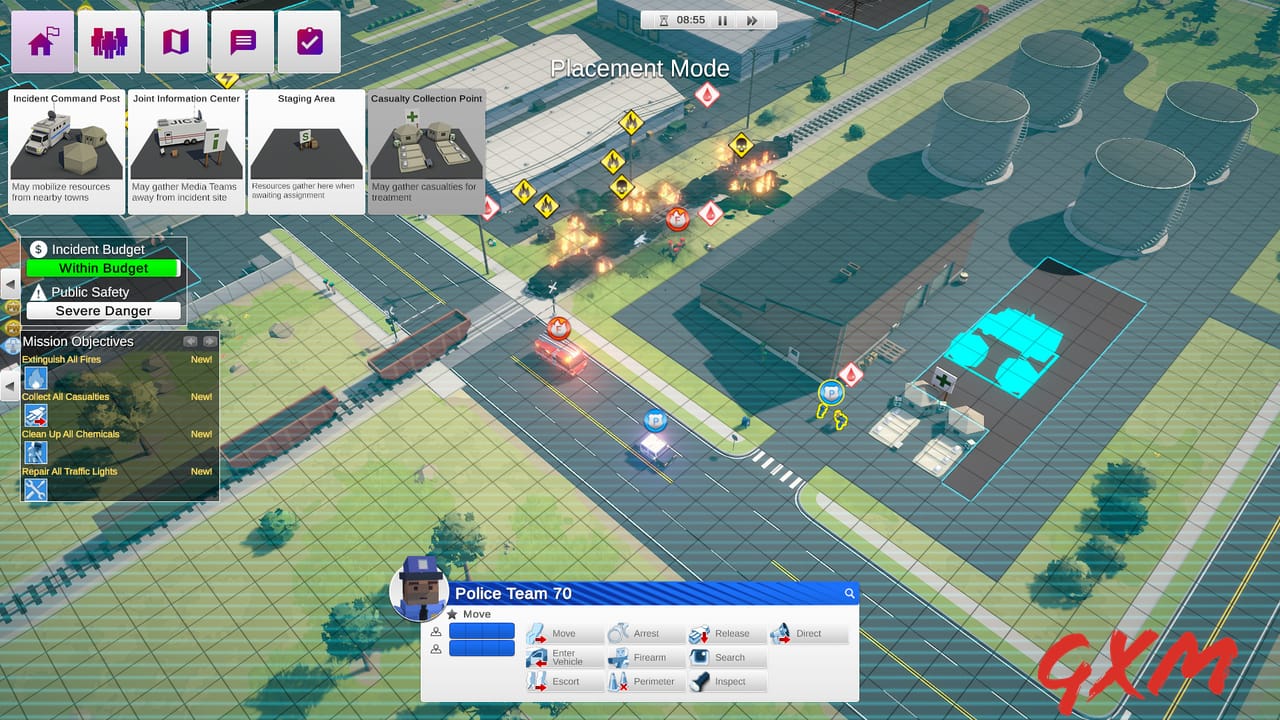Open the checklist panel from the top bar
The width and height of the screenshot is (1280, 720).
click(309, 41)
